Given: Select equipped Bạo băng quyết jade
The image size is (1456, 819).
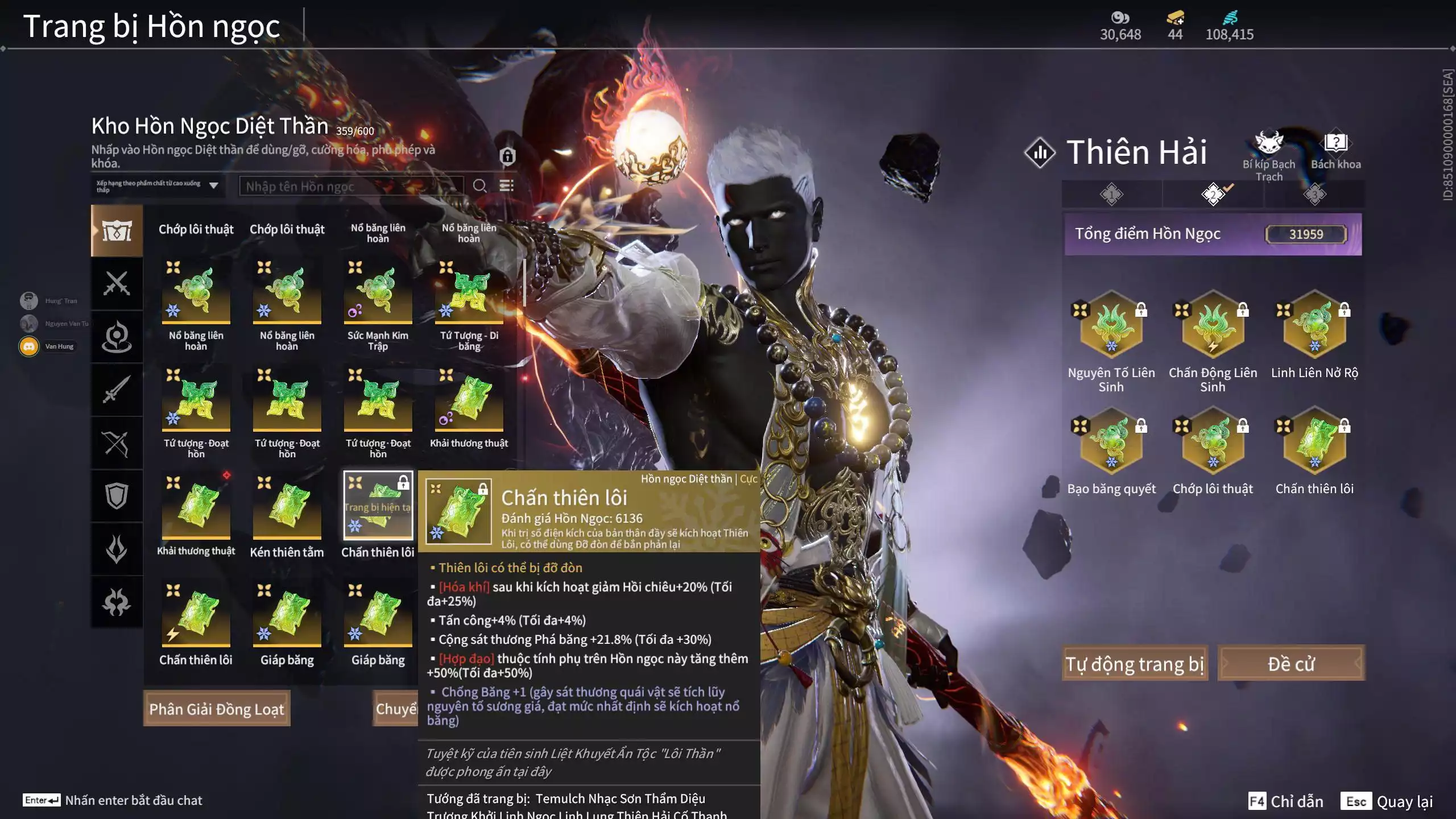Looking at the screenshot, I should [1111, 442].
